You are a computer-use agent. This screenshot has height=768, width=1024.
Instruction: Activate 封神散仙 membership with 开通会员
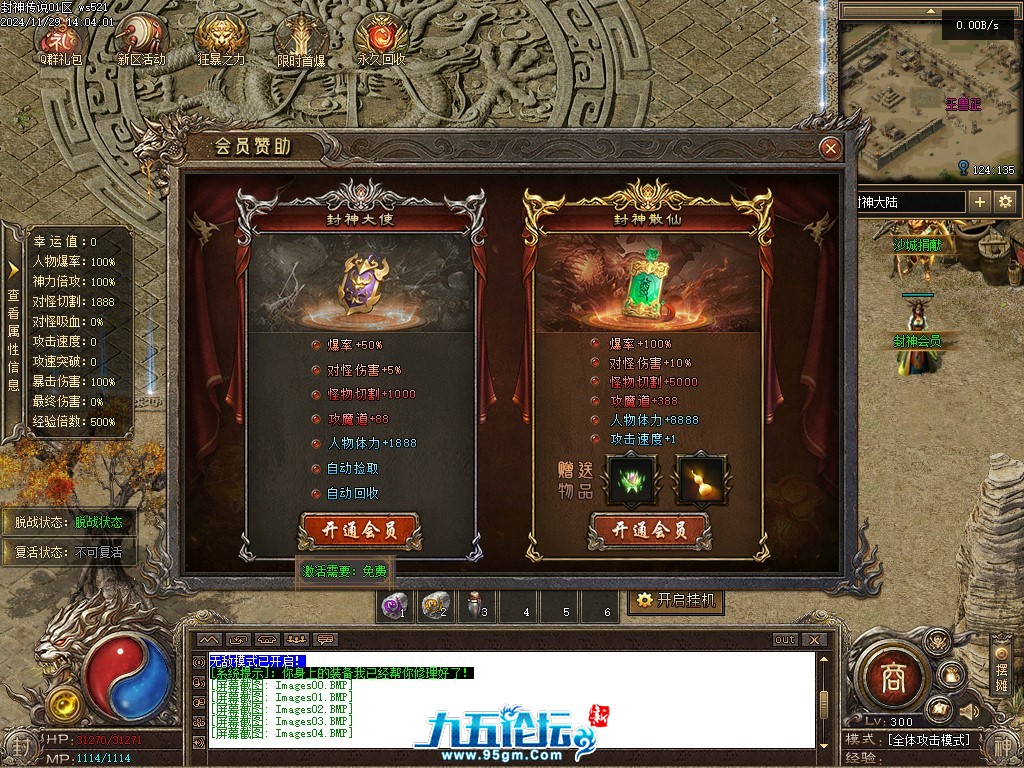point(649,529)
